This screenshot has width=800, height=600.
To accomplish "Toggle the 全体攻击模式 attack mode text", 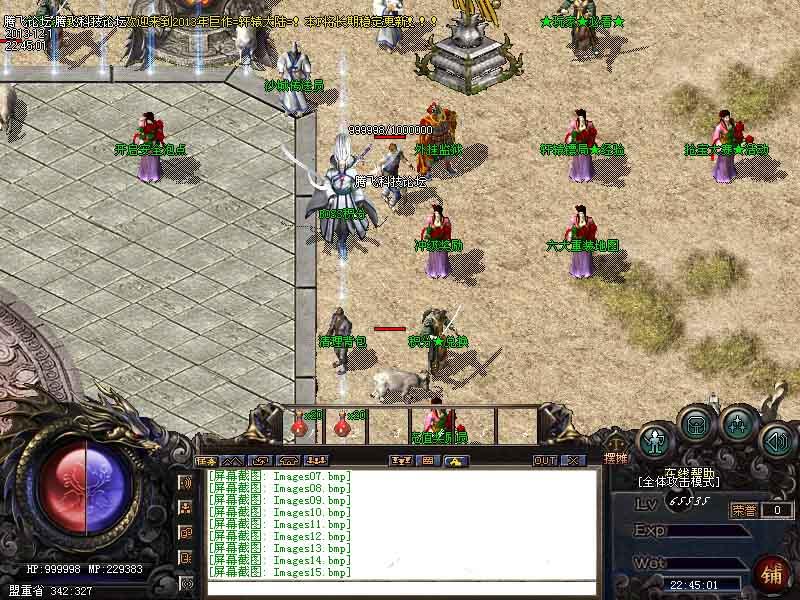I will click(679, 482).
